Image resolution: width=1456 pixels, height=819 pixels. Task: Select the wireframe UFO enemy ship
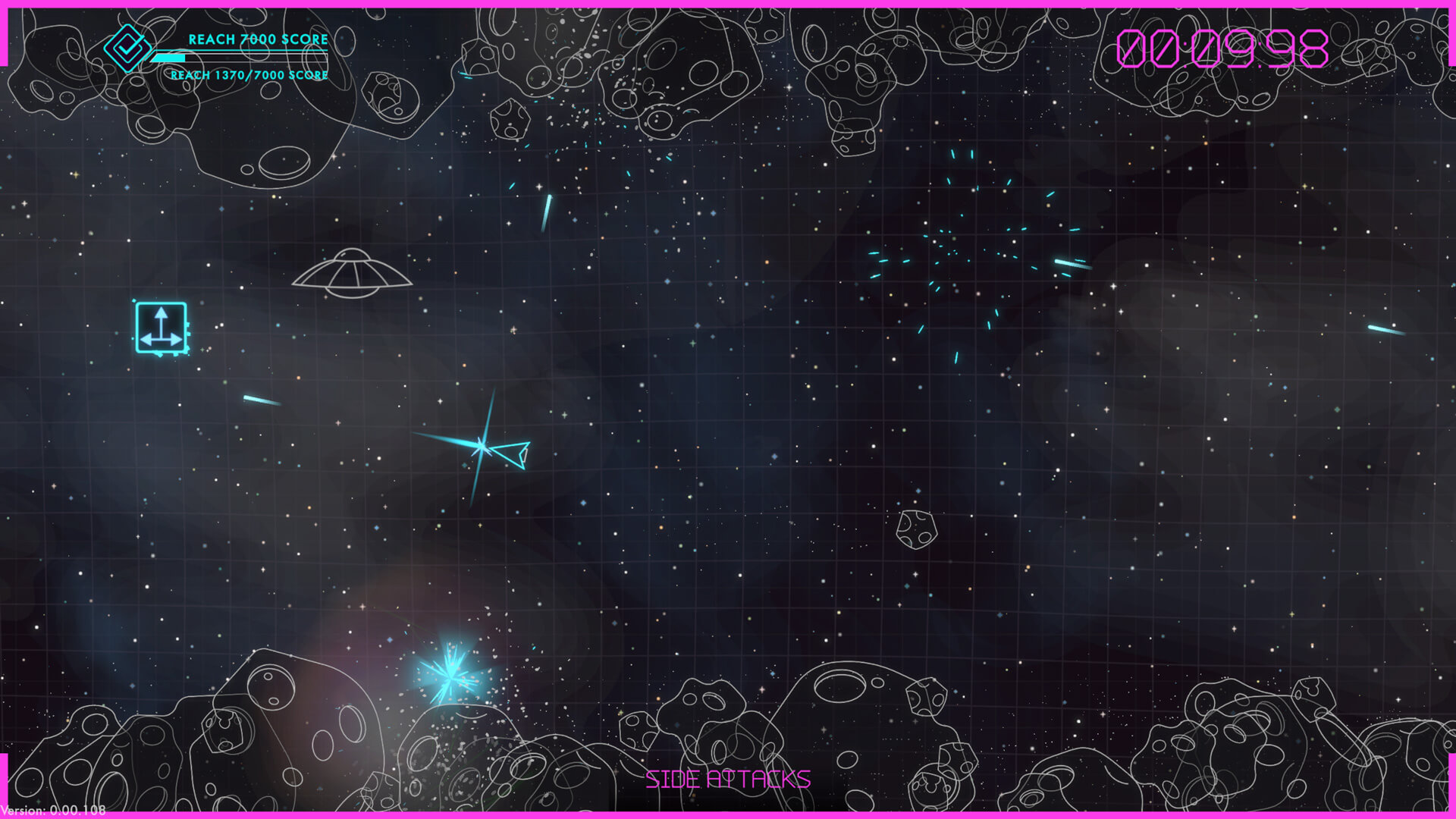tap(351, 273)
